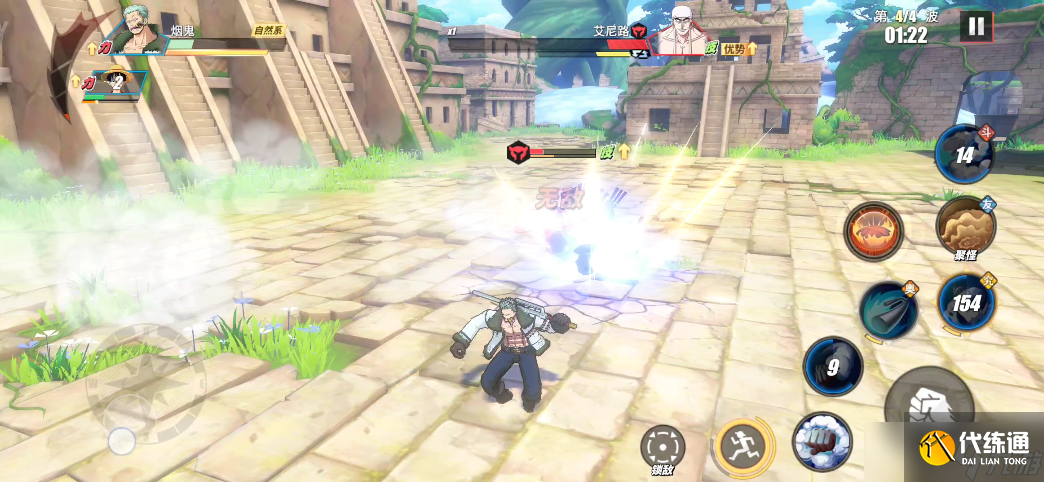Trigger the skill with cooldown 154
The height and width of the screenshot is (482, 1044).
click(x=966, y=302)
